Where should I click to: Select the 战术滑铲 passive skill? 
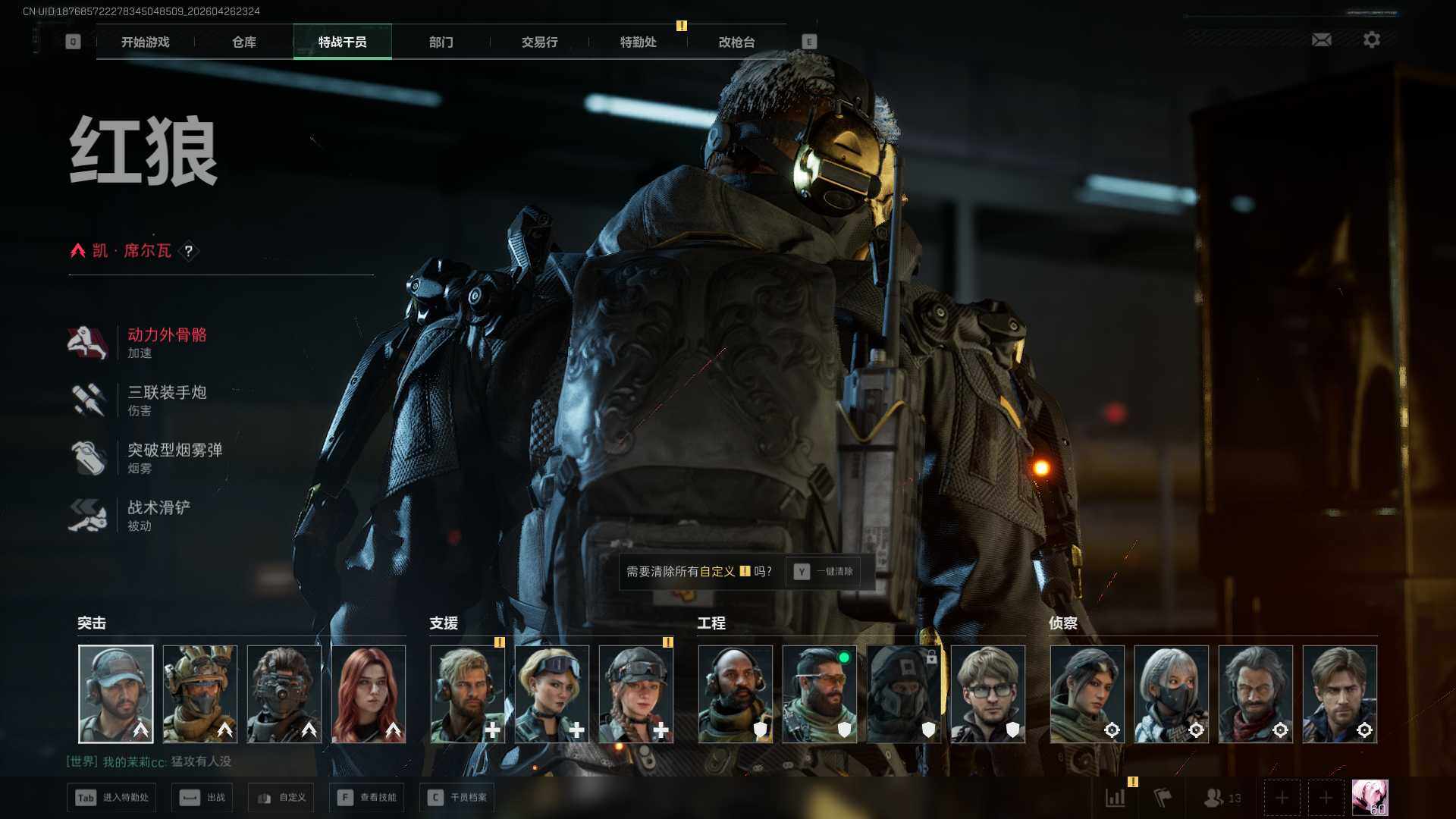[x=158, y=515]
